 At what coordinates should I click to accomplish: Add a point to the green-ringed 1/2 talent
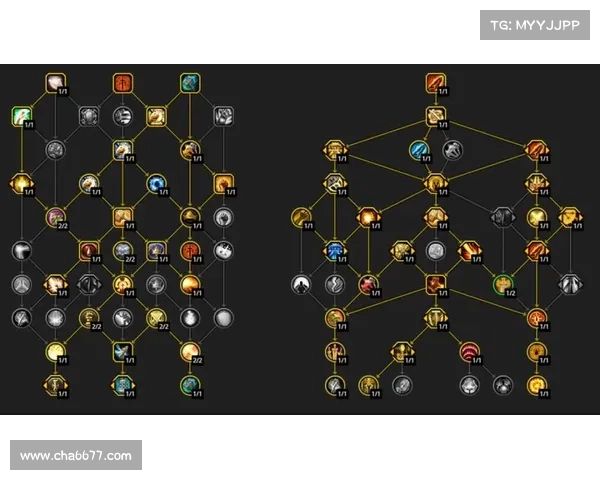(502, 284)
